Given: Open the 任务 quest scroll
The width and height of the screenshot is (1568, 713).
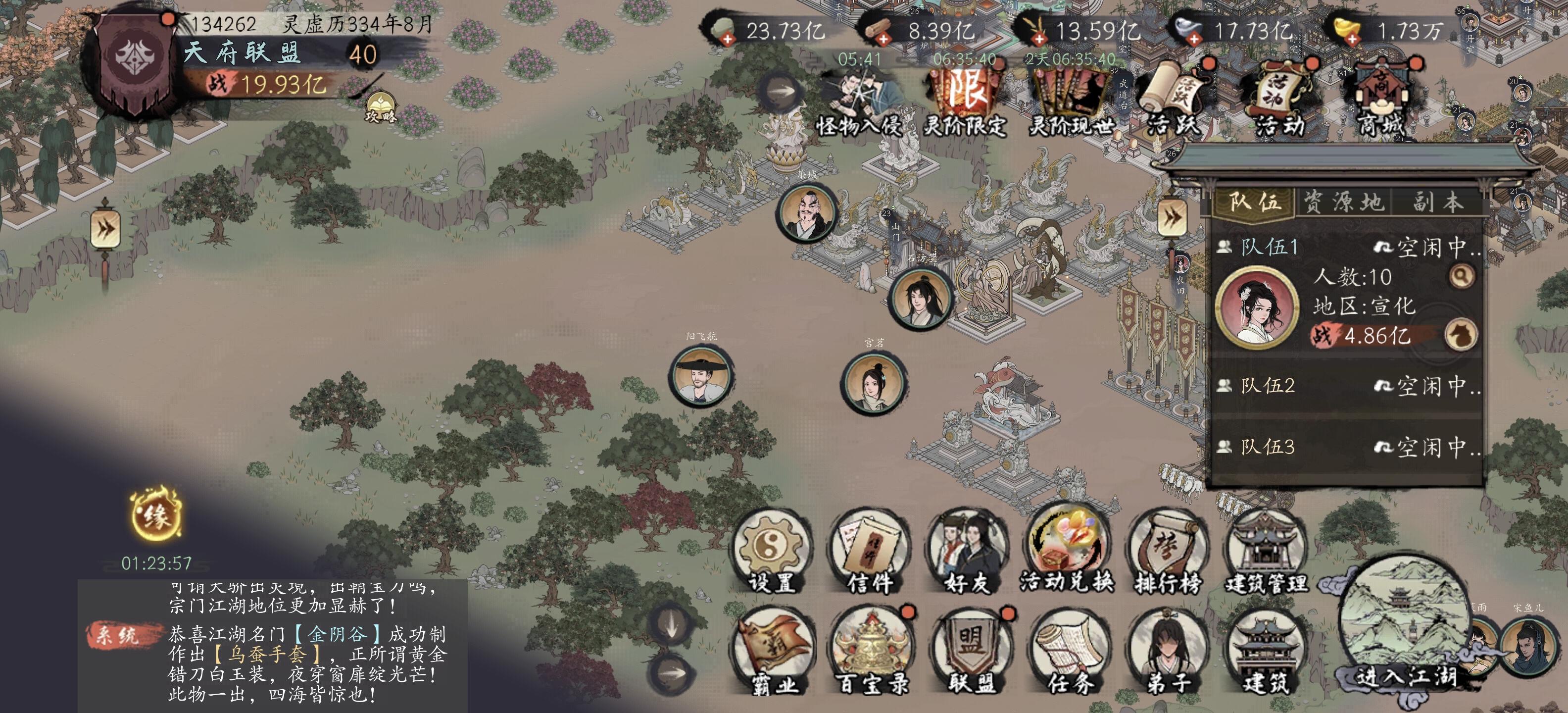Looking at the screenshot, I should tap(1070, 653).
